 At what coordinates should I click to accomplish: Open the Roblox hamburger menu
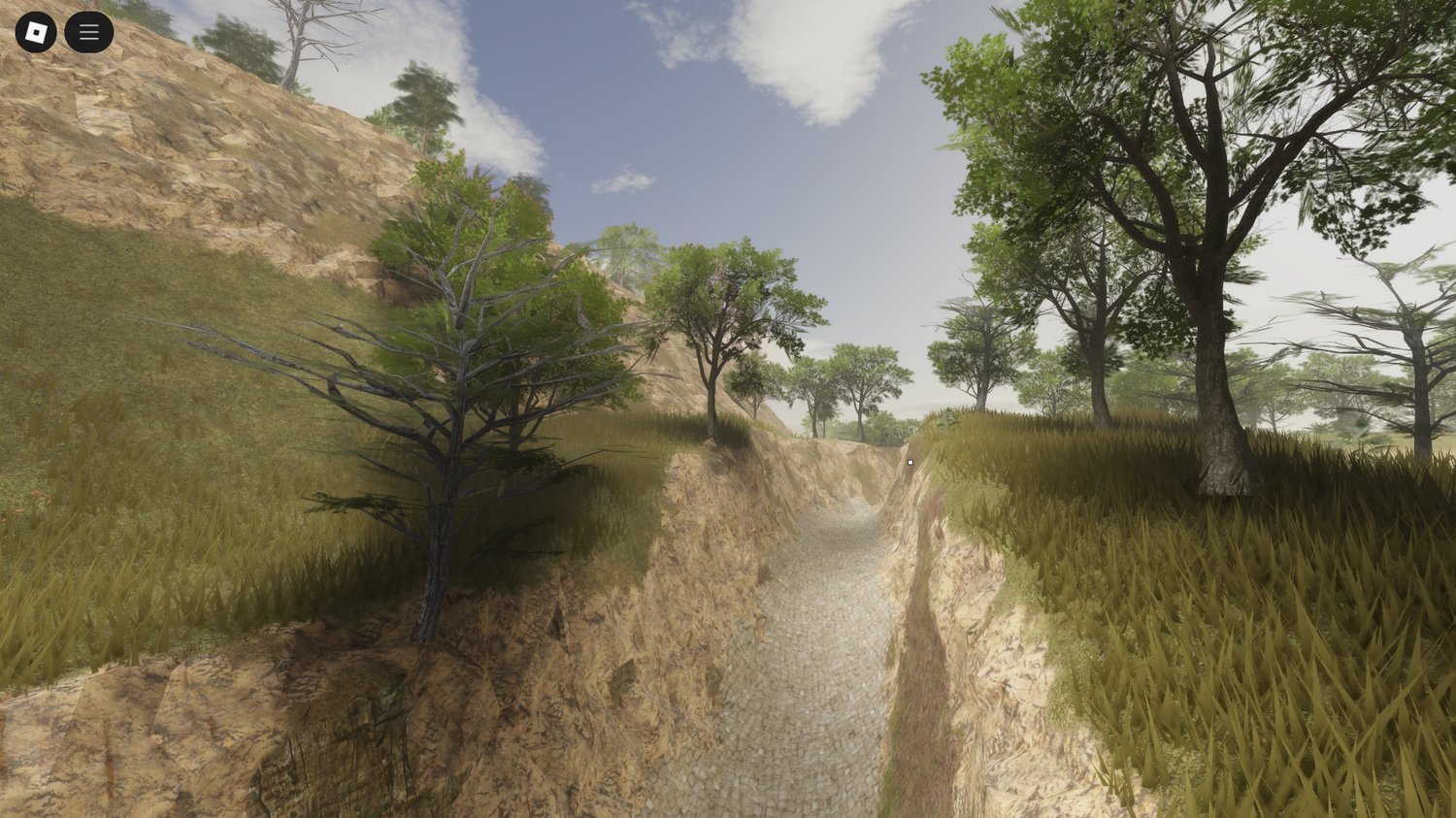[87, 30]
